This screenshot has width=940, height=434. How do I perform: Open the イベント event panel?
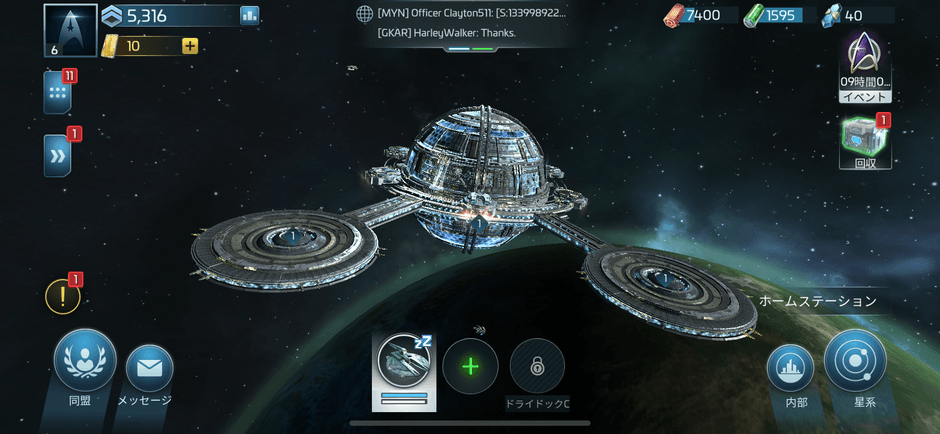pyautogui.click(x=865, y=67)
